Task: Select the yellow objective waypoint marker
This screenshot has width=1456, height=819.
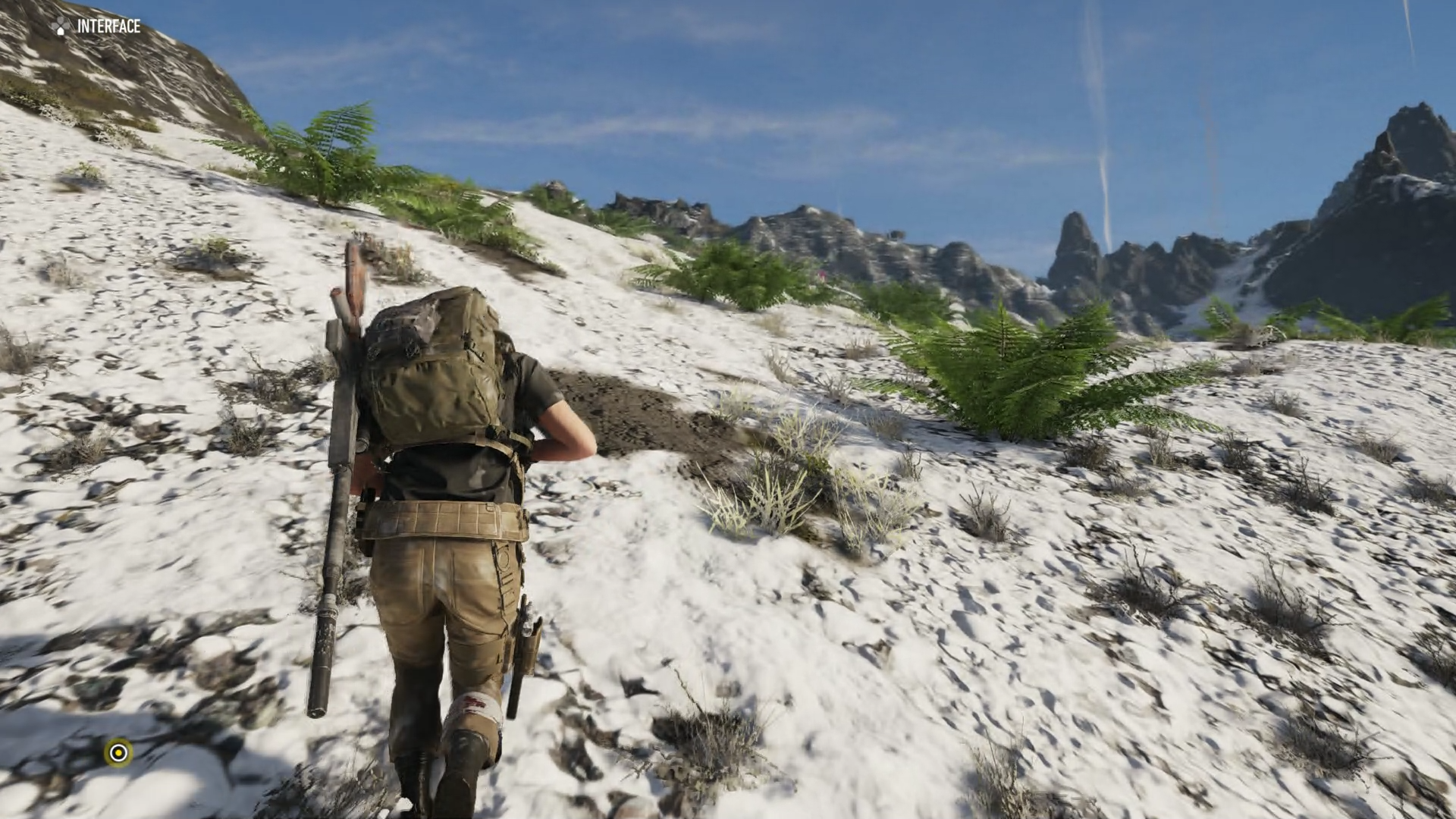Action: point(118,752)
